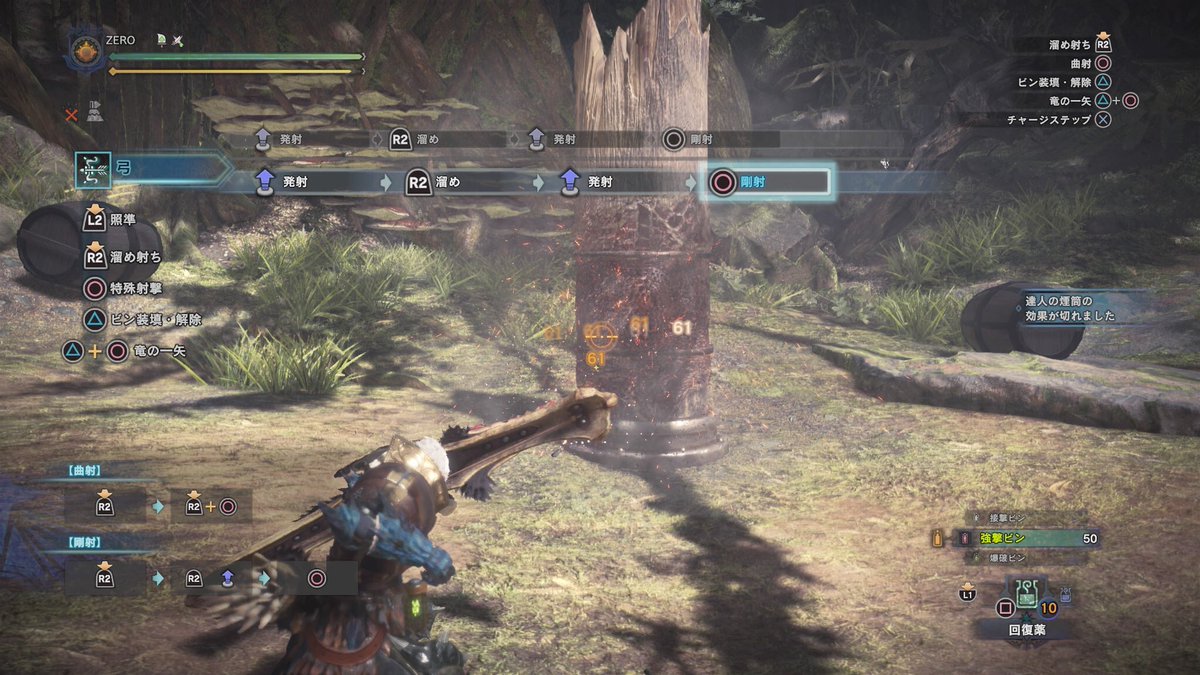Select the highlighted 剛射 combo step

click(x=767, y=182)
